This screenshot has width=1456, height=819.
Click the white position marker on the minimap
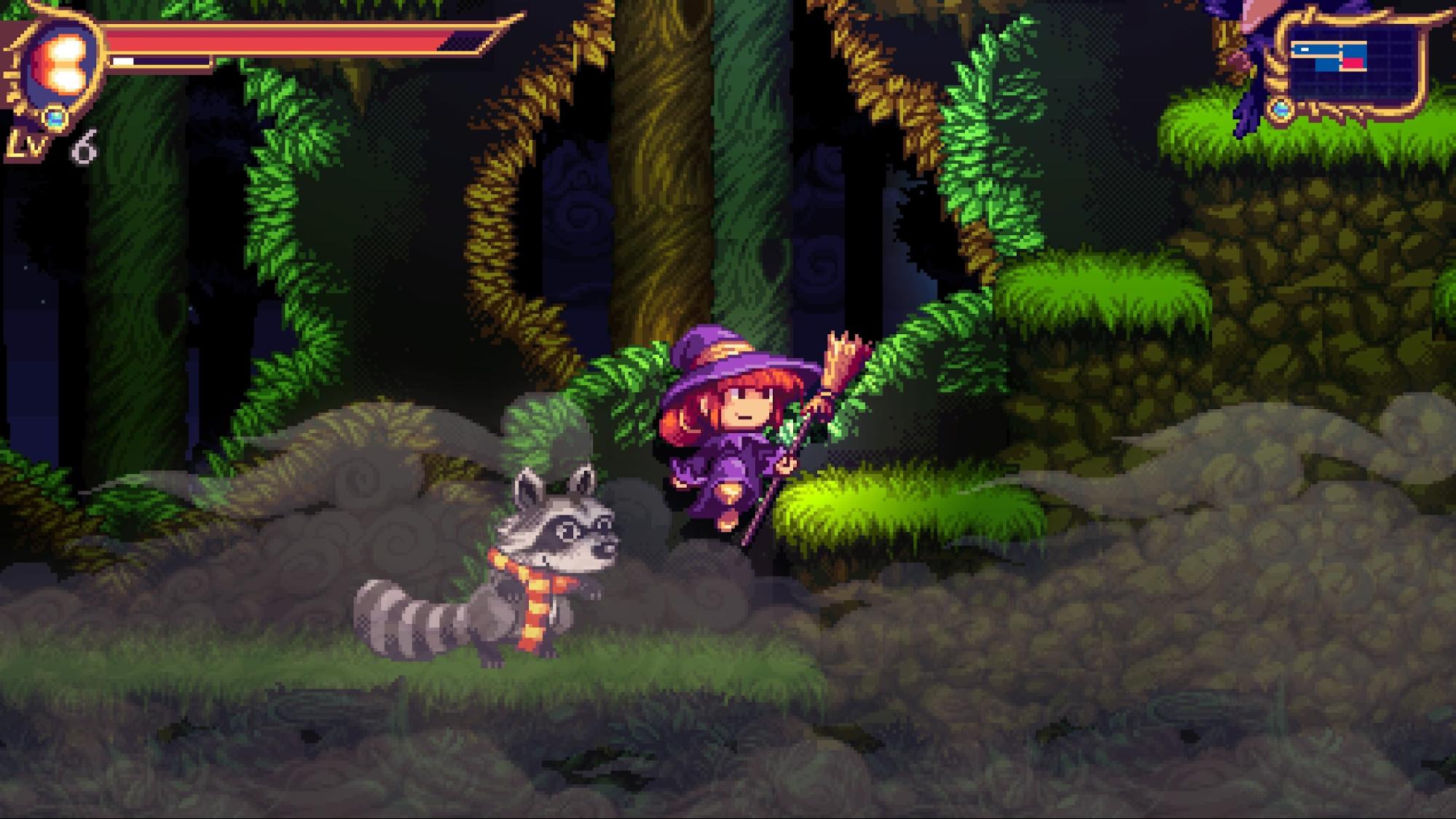coord(1305,50)
